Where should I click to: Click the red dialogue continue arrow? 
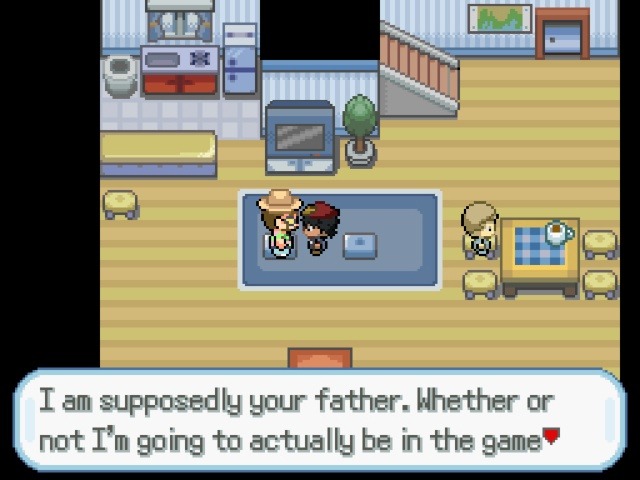[x=550, y=438]
